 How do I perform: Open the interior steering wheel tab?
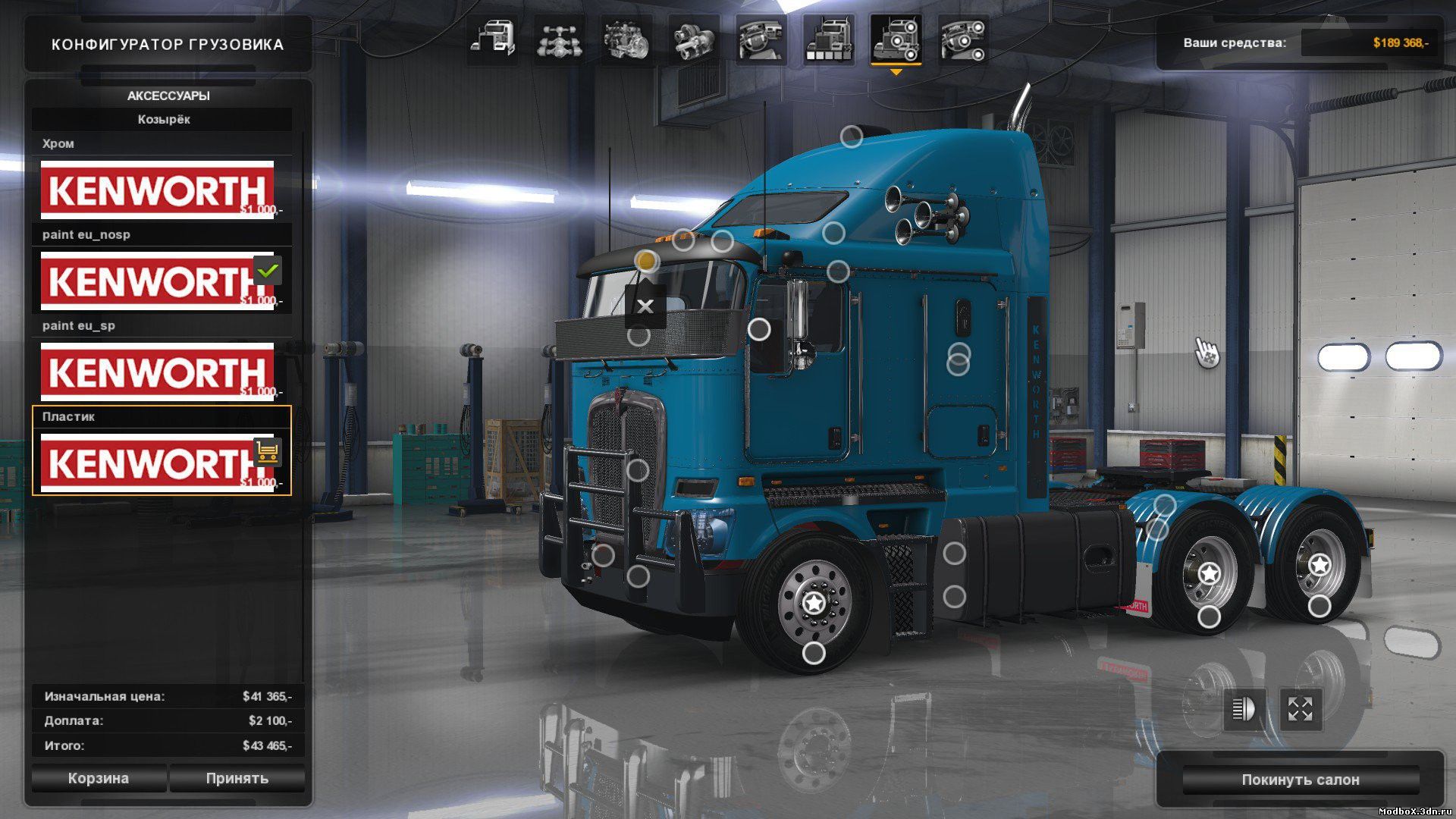click(761, 39)
